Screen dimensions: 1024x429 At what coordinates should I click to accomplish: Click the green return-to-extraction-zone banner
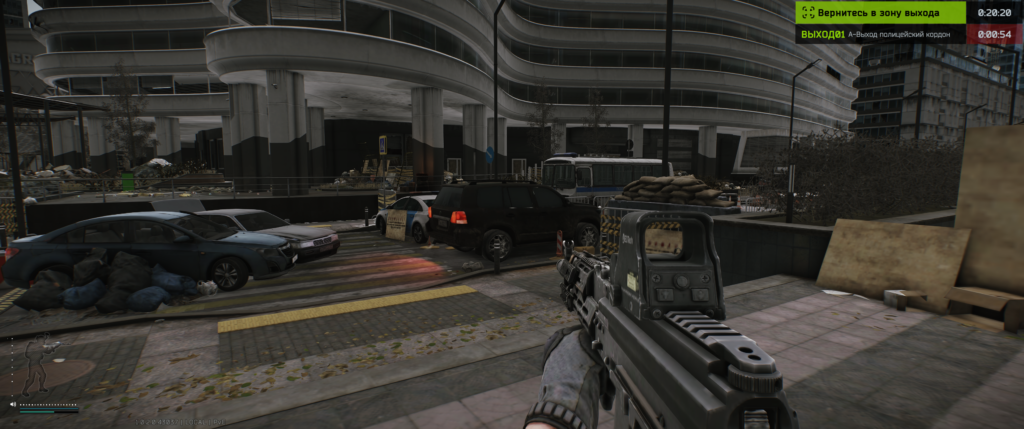(x=880, y=12)
